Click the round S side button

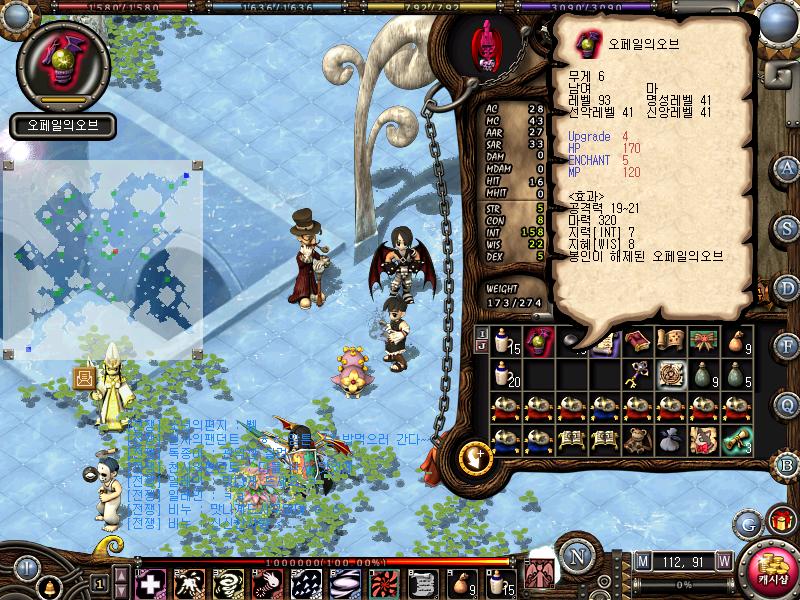[787, 227]
